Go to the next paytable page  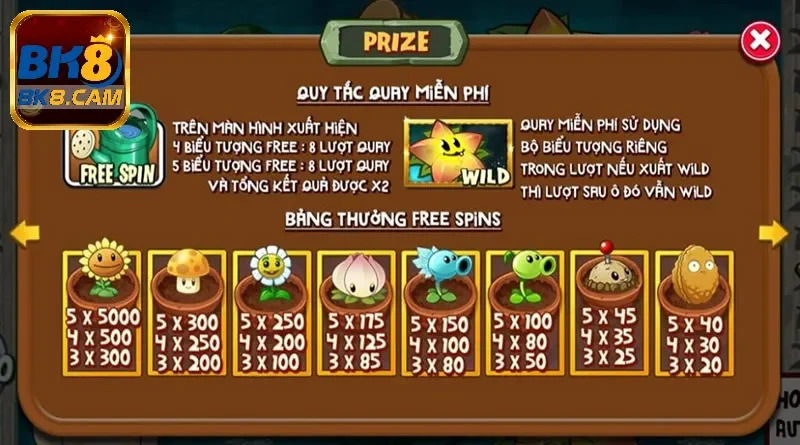(x=773, y=233)
